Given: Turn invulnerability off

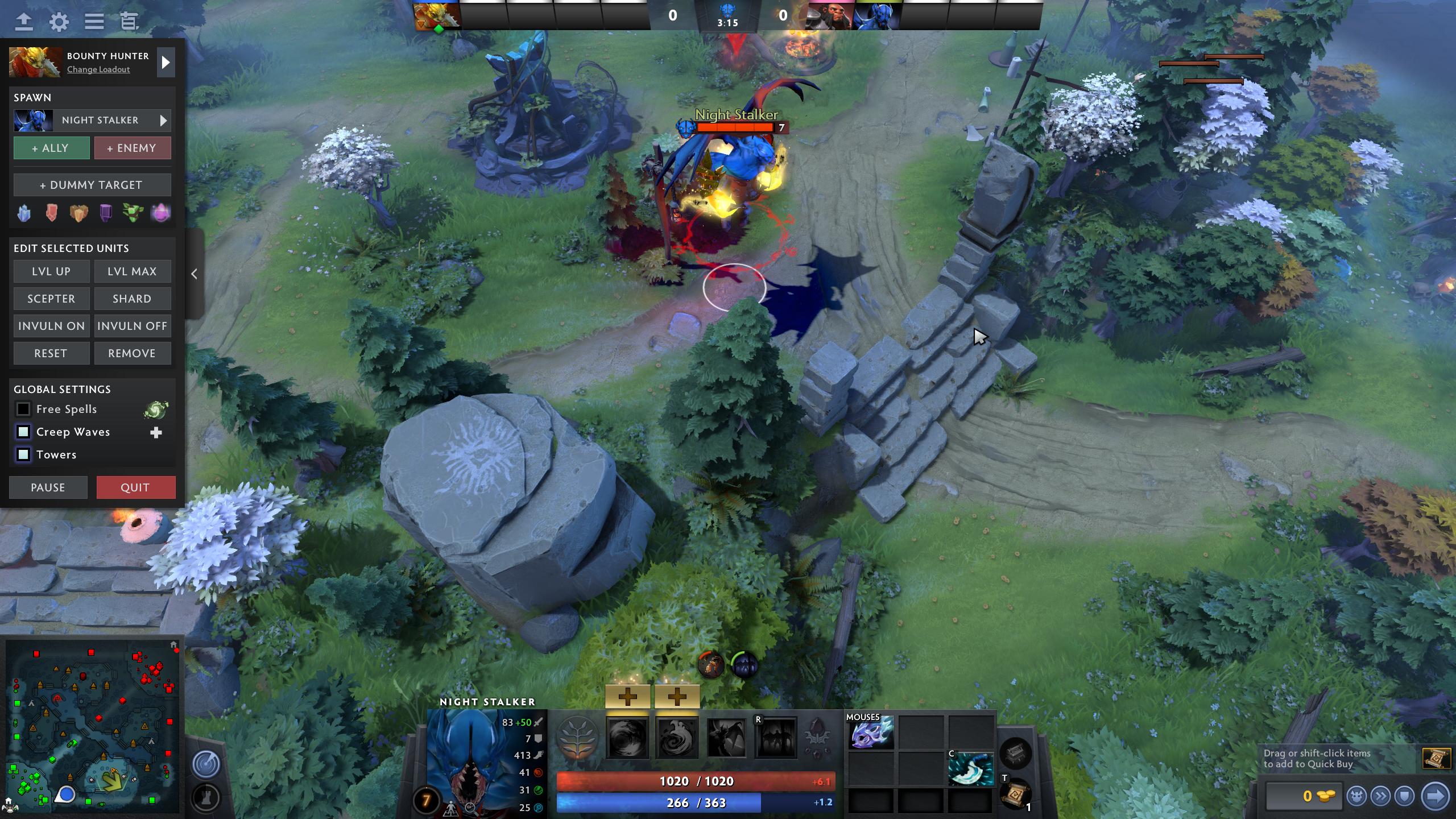Looking at the screenshot, I should 132,326.
